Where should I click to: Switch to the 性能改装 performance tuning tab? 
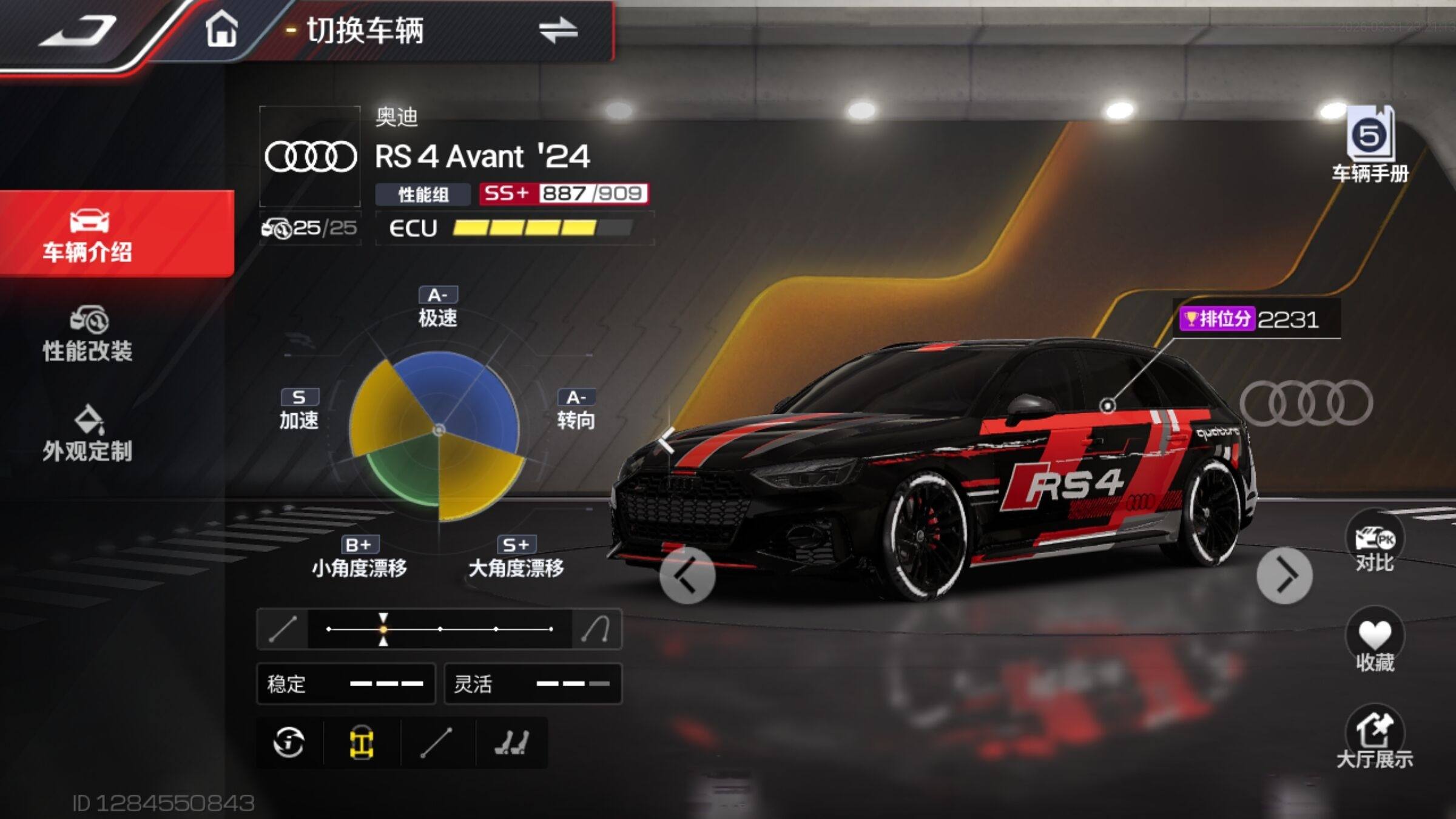(x=88, y=335)
